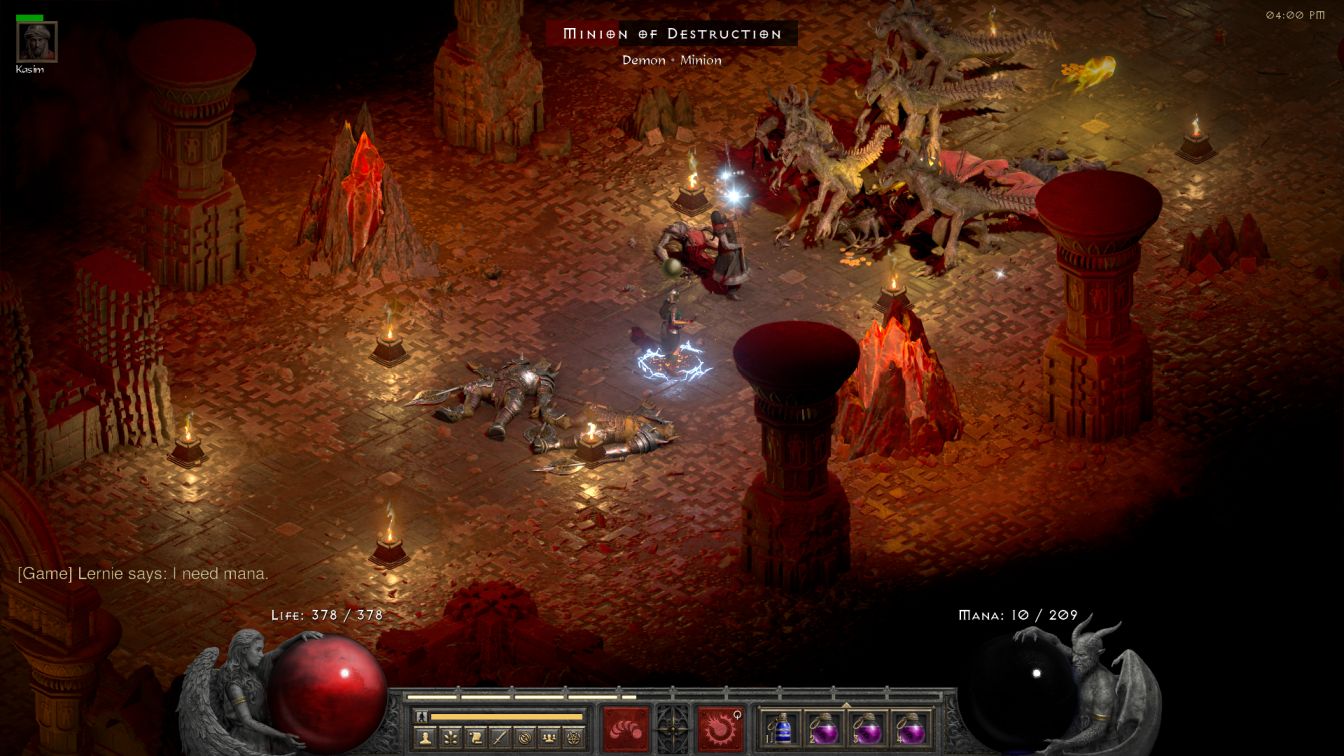Use the blue mana potion in belt slot 1
The height and width of the screenshot is (756, 1344).
click(780, 728)
